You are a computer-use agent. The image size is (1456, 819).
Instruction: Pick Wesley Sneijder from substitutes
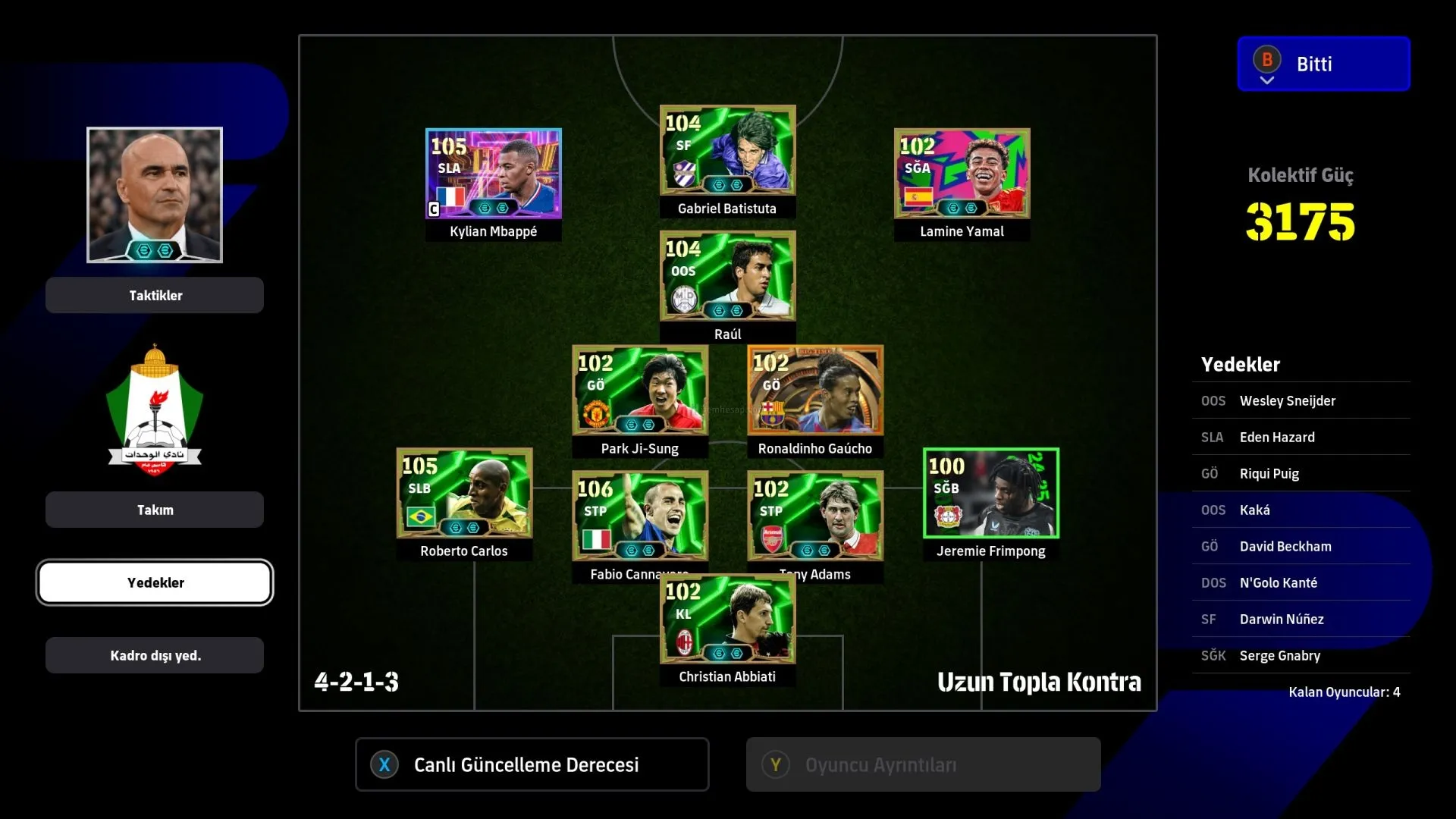pyautogui.click(x=1301, y=400)
